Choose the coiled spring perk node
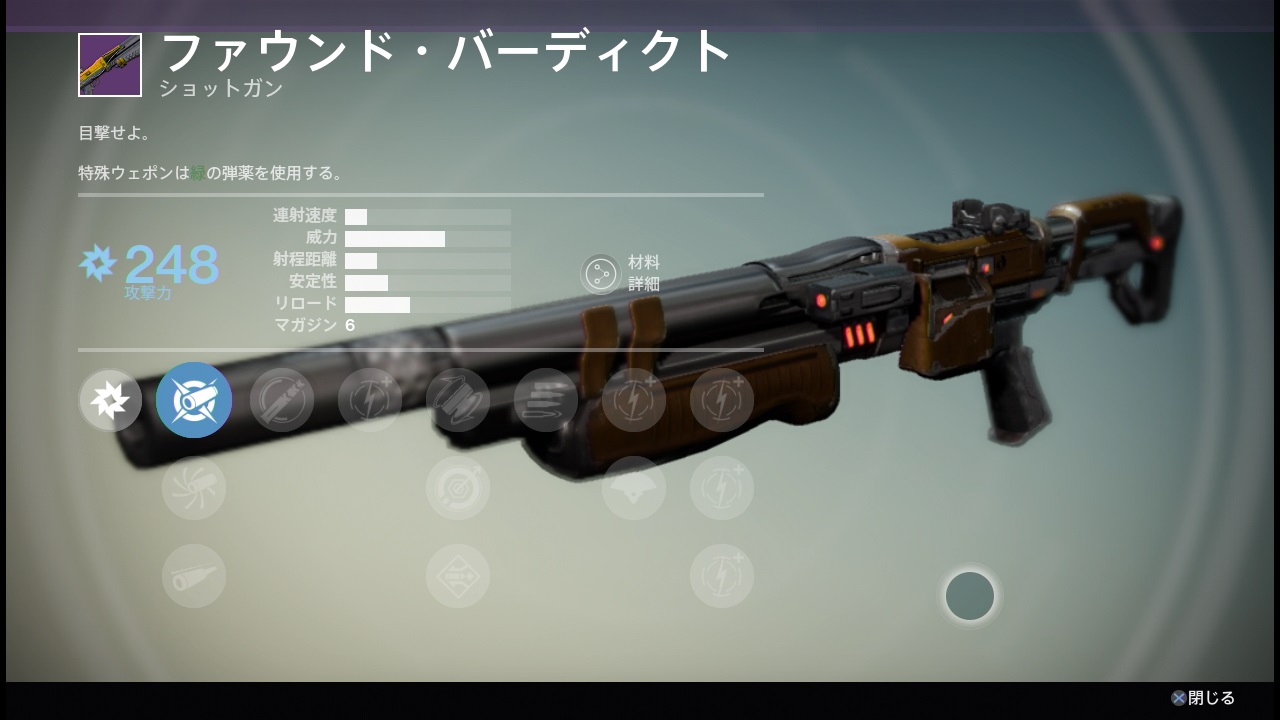The height and width of the screenshot is (720, 1280). tap(458, 400)
